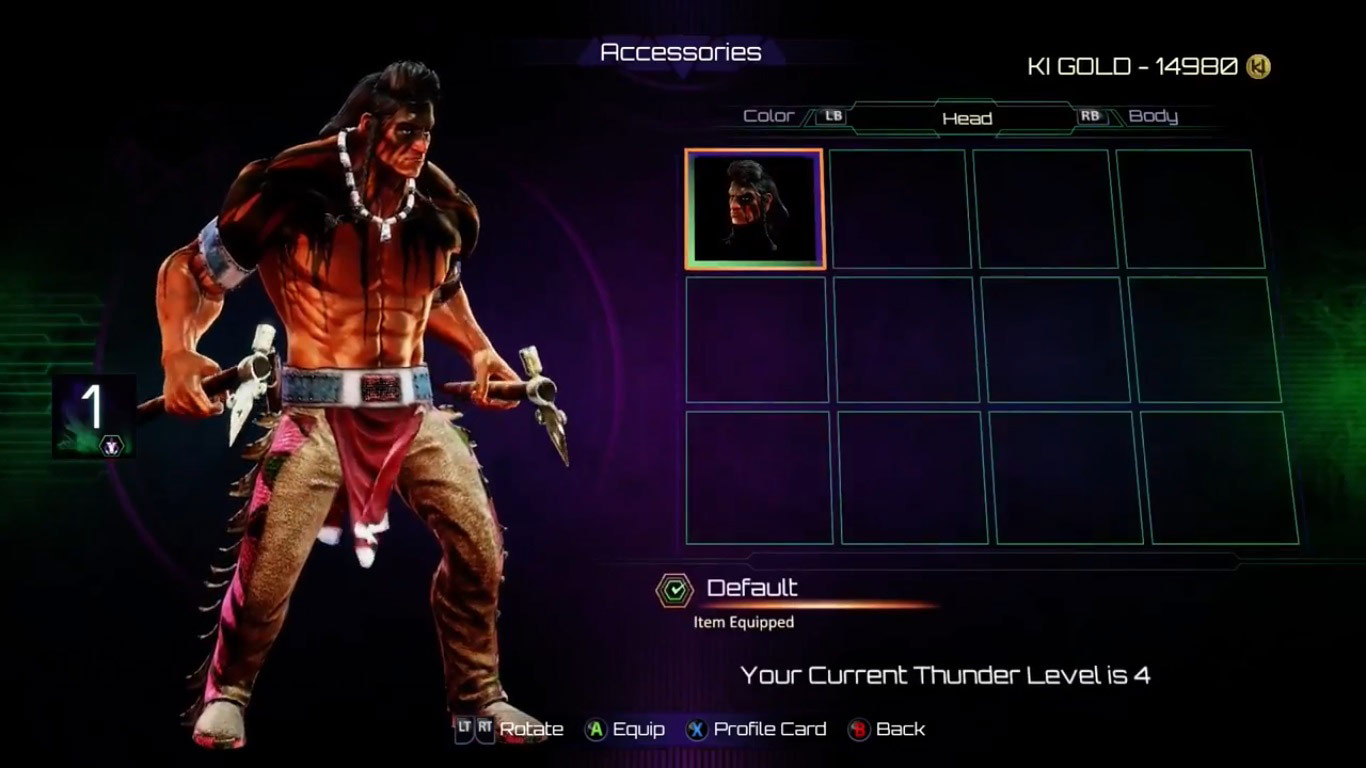
Task: Click the green Default equipped checkmark icon
Action: pos(676,589)
